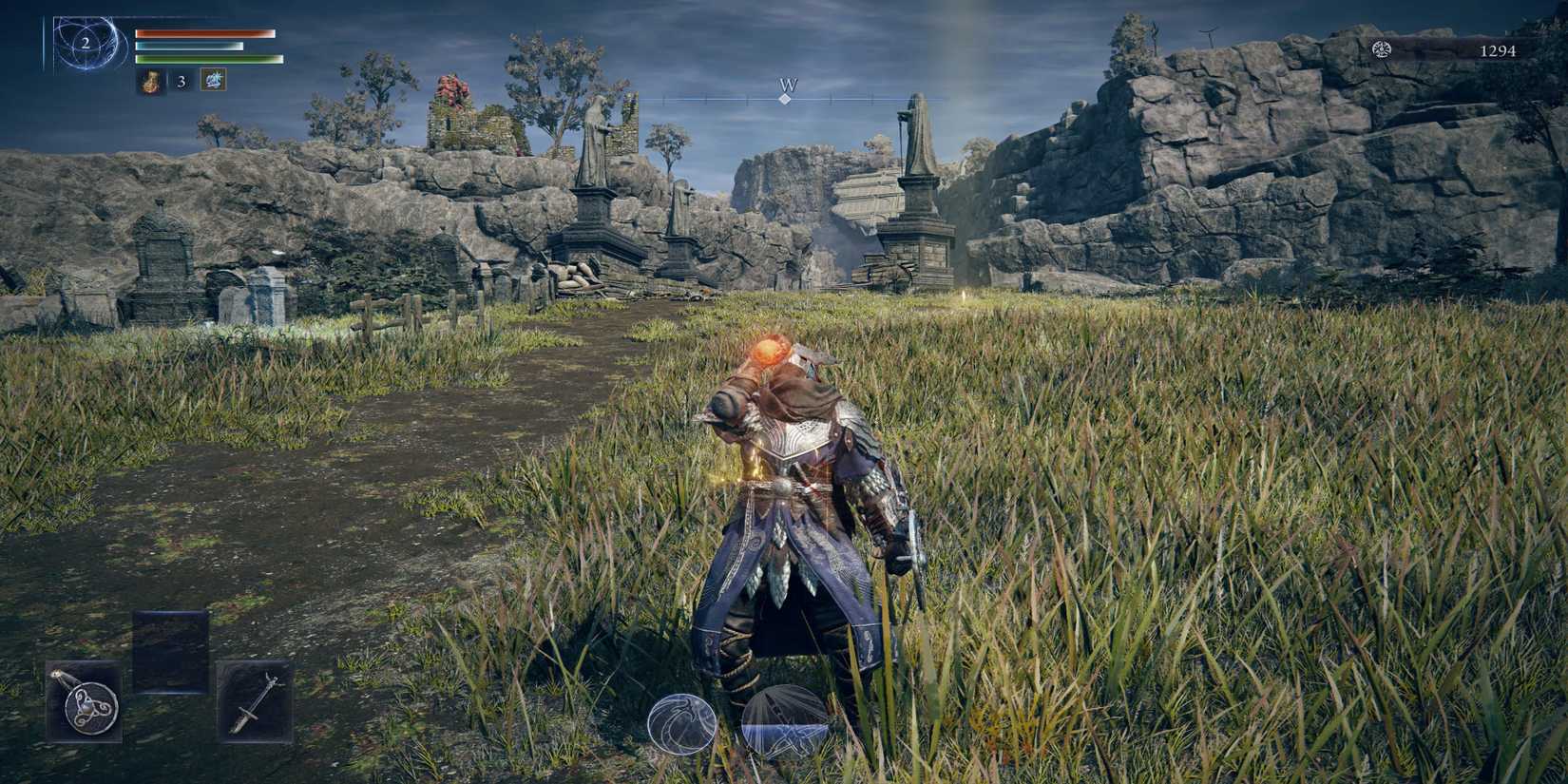
Task: Click the spiral emblem showing the number 2
Action: 86,42
